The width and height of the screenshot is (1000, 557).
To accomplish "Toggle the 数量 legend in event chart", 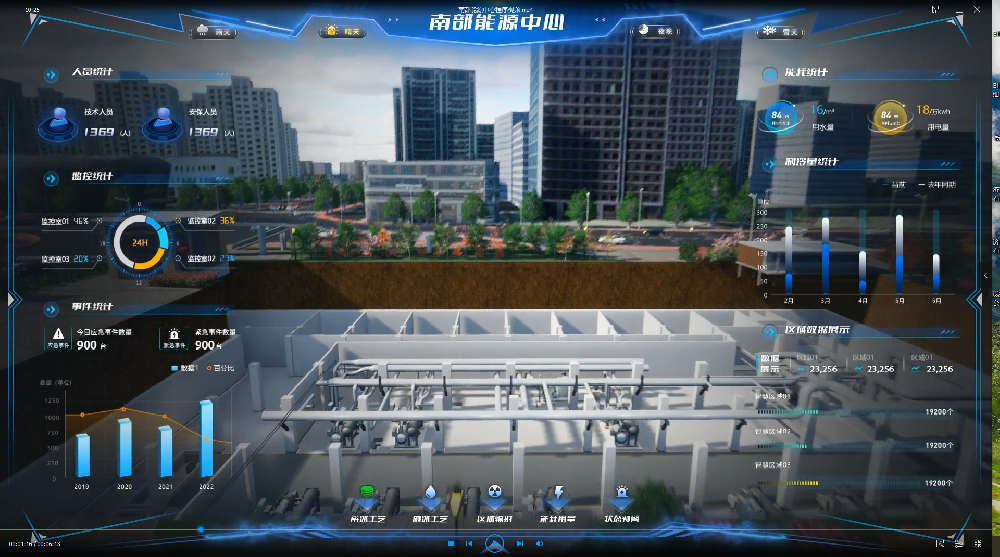I will (183, 368).
